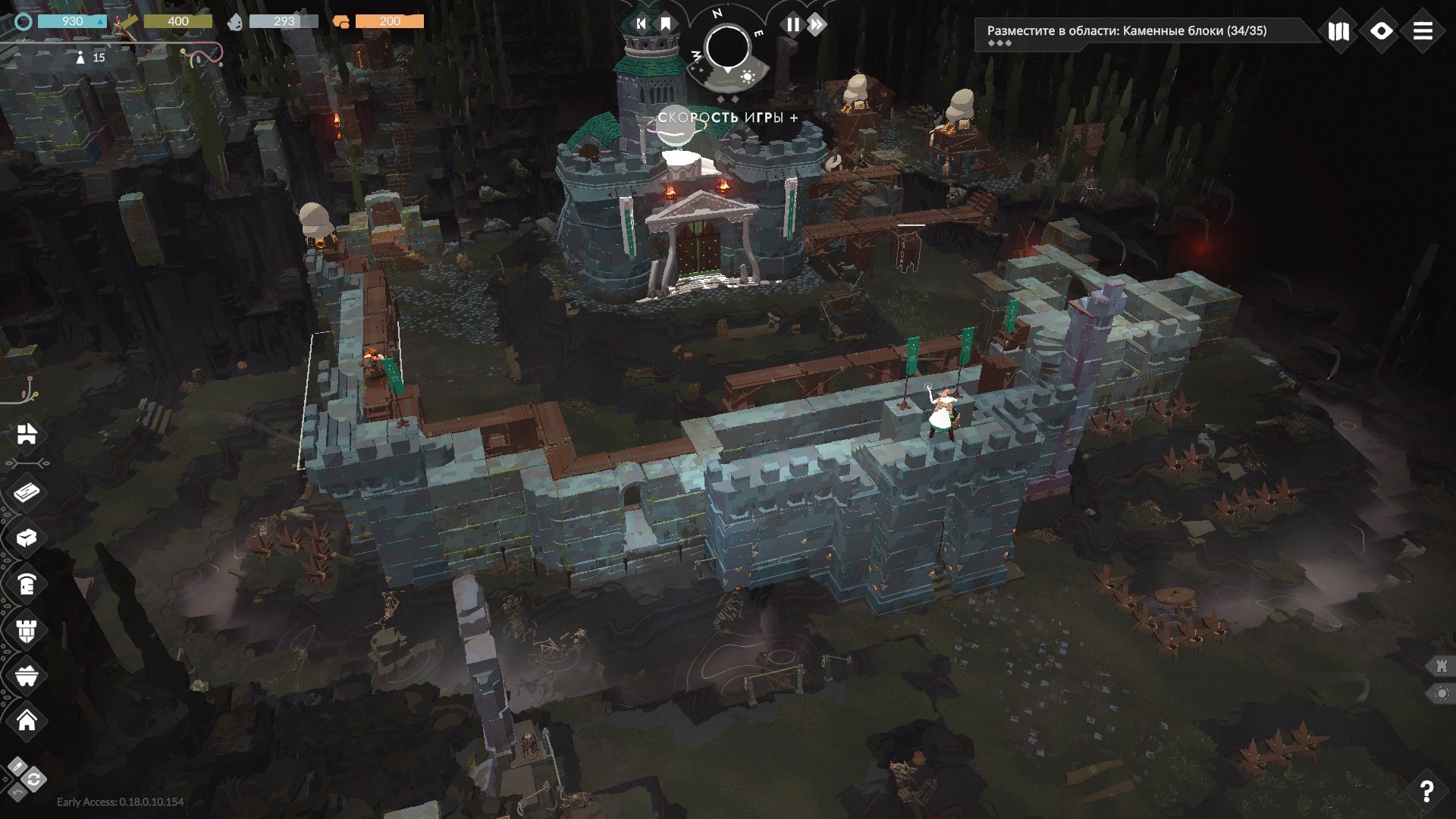Open the hamburger main menu
The height and width of the screenshot is (819, 1456).
(1423, 31)
